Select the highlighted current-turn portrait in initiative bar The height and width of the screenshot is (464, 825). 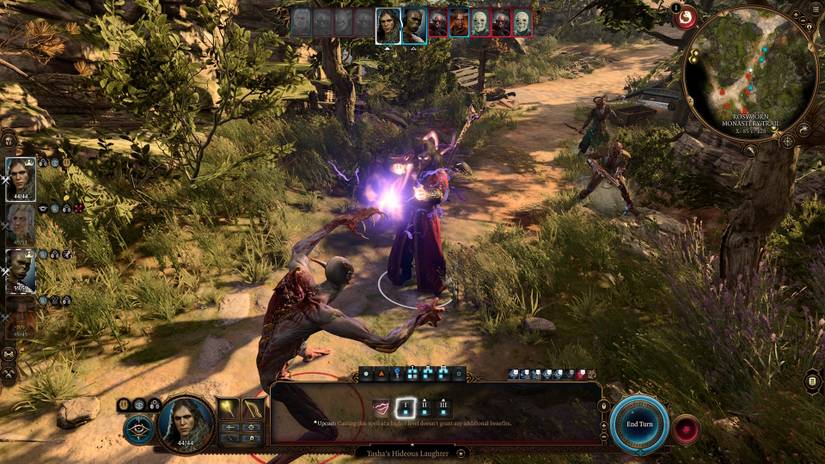[x=388, y=25]
